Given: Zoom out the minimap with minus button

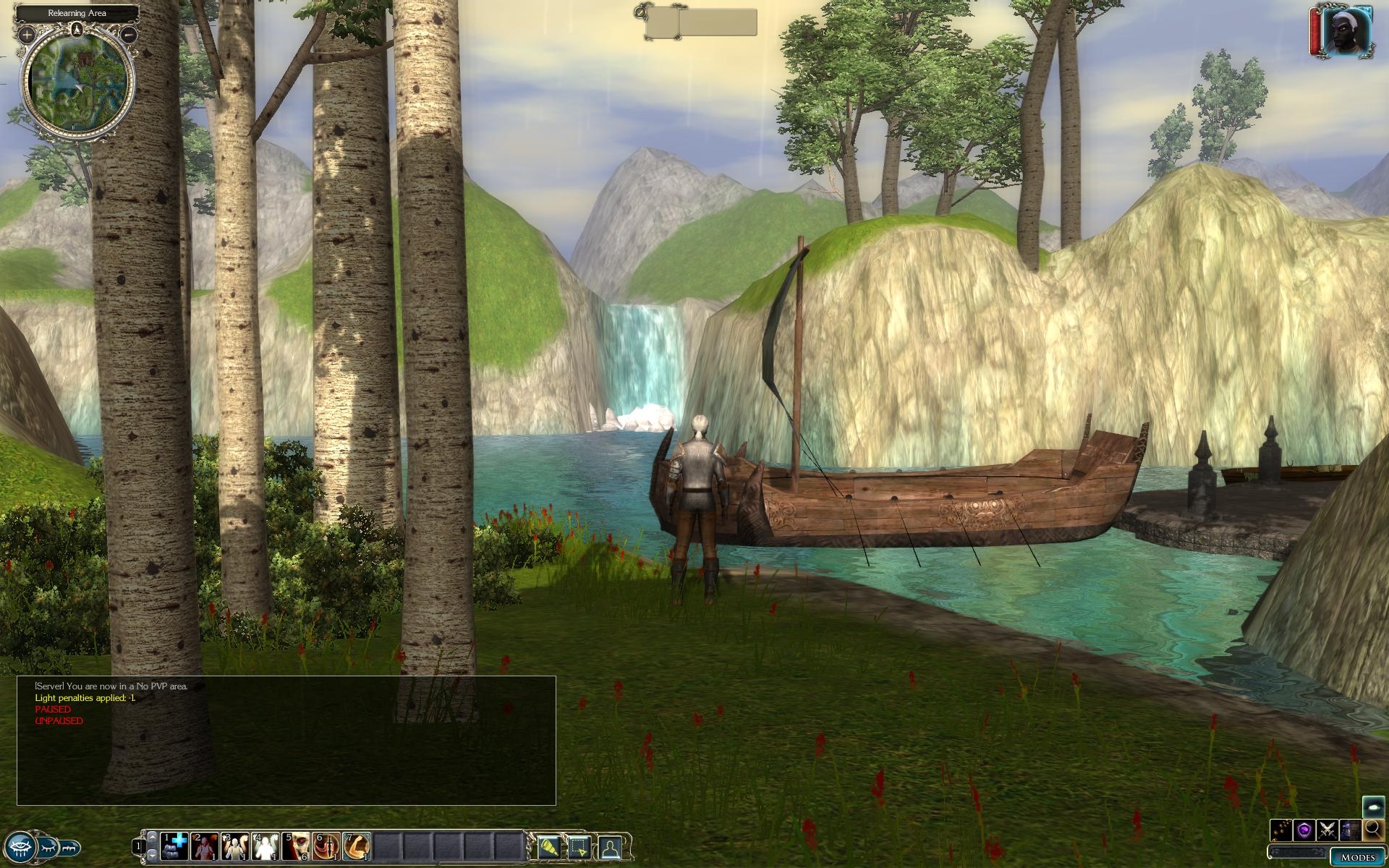Looking at the screenshot, I should (129, 34).
